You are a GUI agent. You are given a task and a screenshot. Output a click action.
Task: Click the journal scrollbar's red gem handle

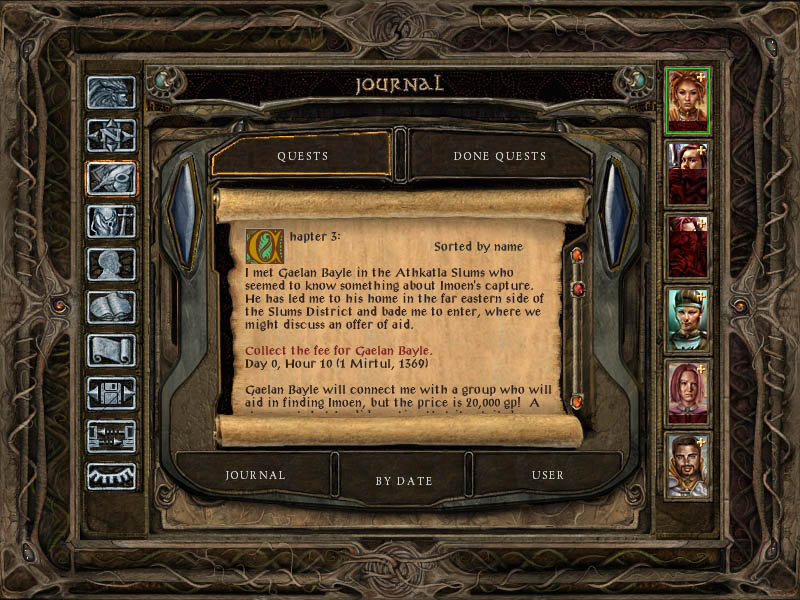tap(577, 289)
